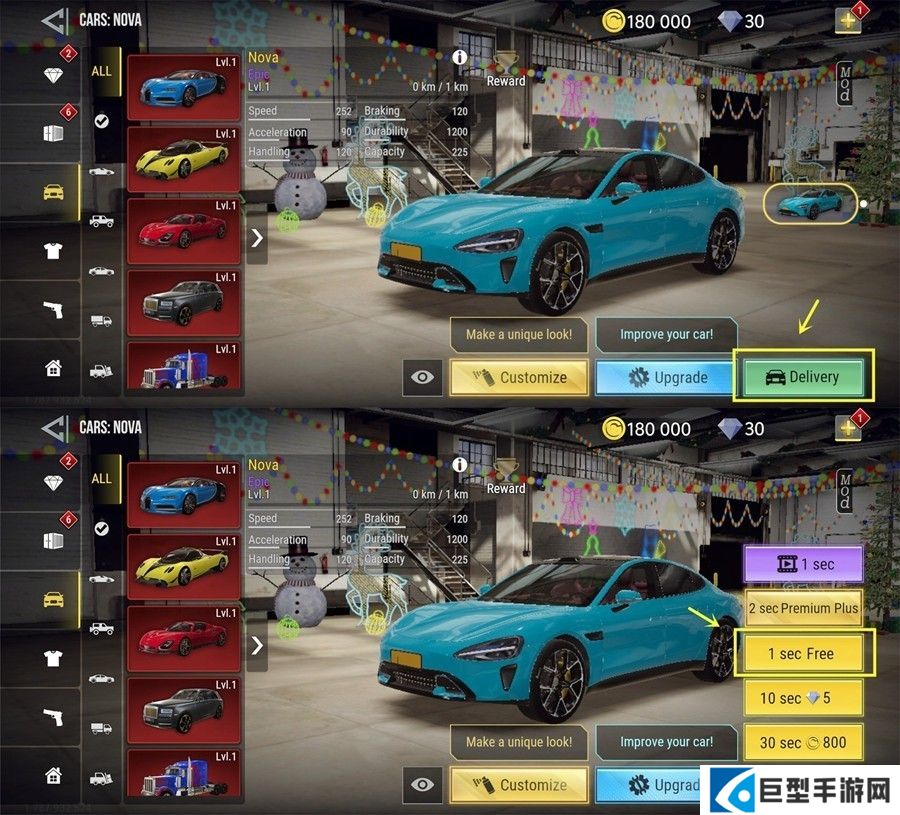Choose the 1 sec Free delivery option
This screenshot has width=900, height=815.
pyautogui.click(x=803, y=653)
